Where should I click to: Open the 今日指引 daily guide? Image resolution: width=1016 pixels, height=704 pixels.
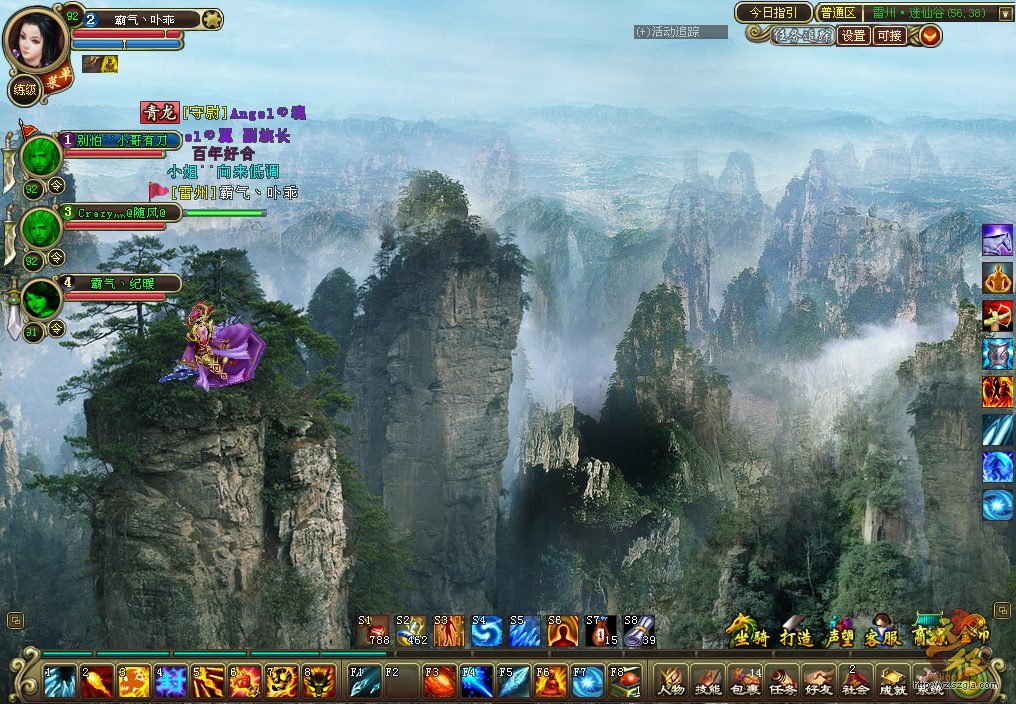coord(772,13)
